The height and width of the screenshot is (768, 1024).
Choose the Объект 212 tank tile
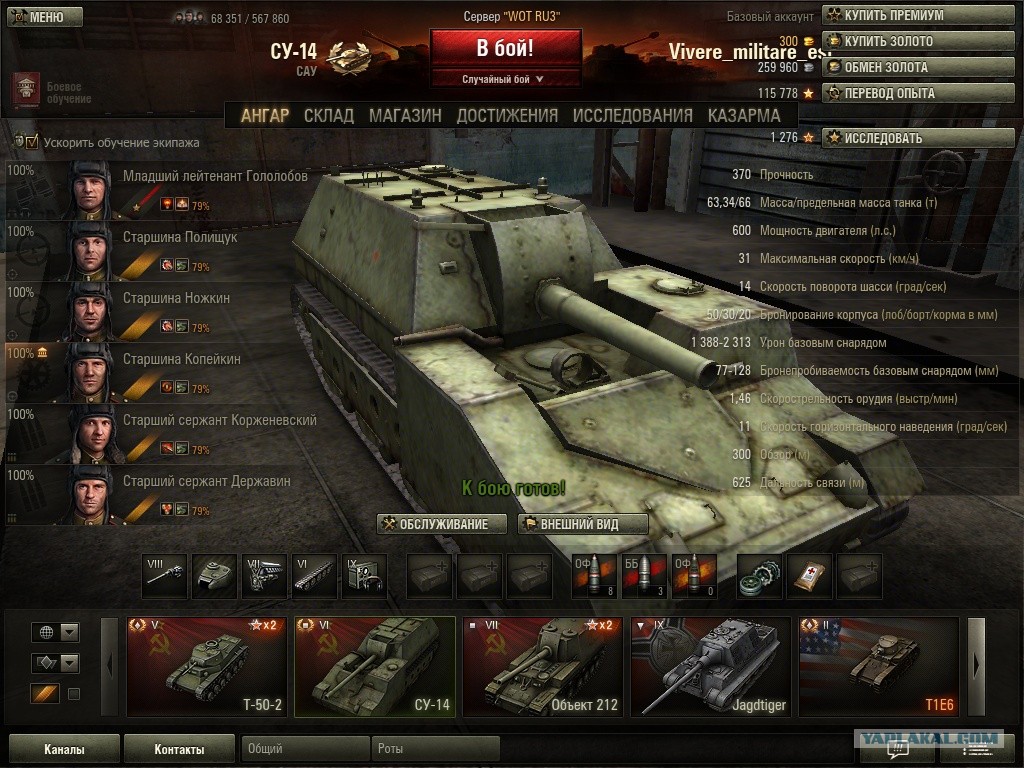(x=543, y=666)
